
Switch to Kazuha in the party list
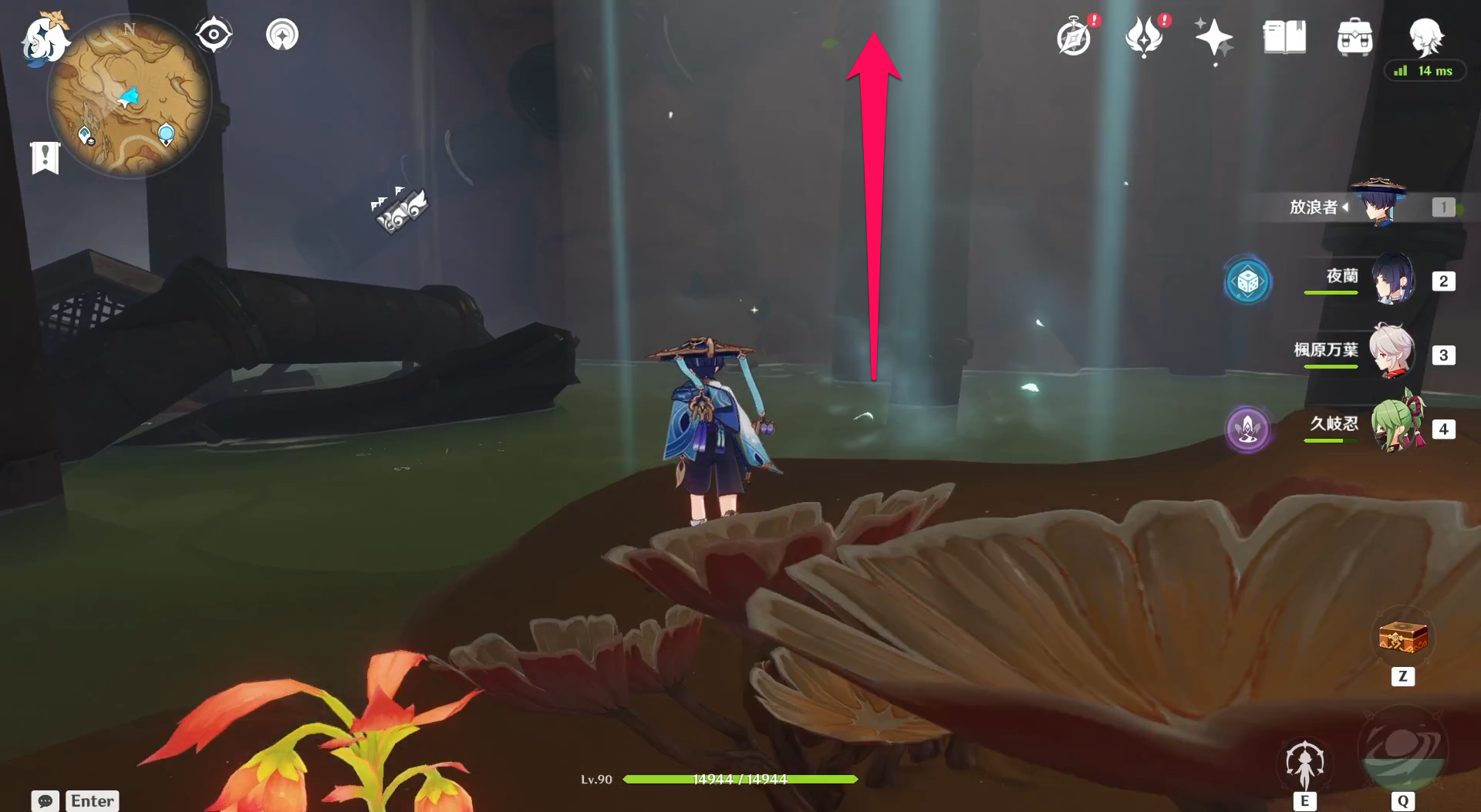point(1391,354)
